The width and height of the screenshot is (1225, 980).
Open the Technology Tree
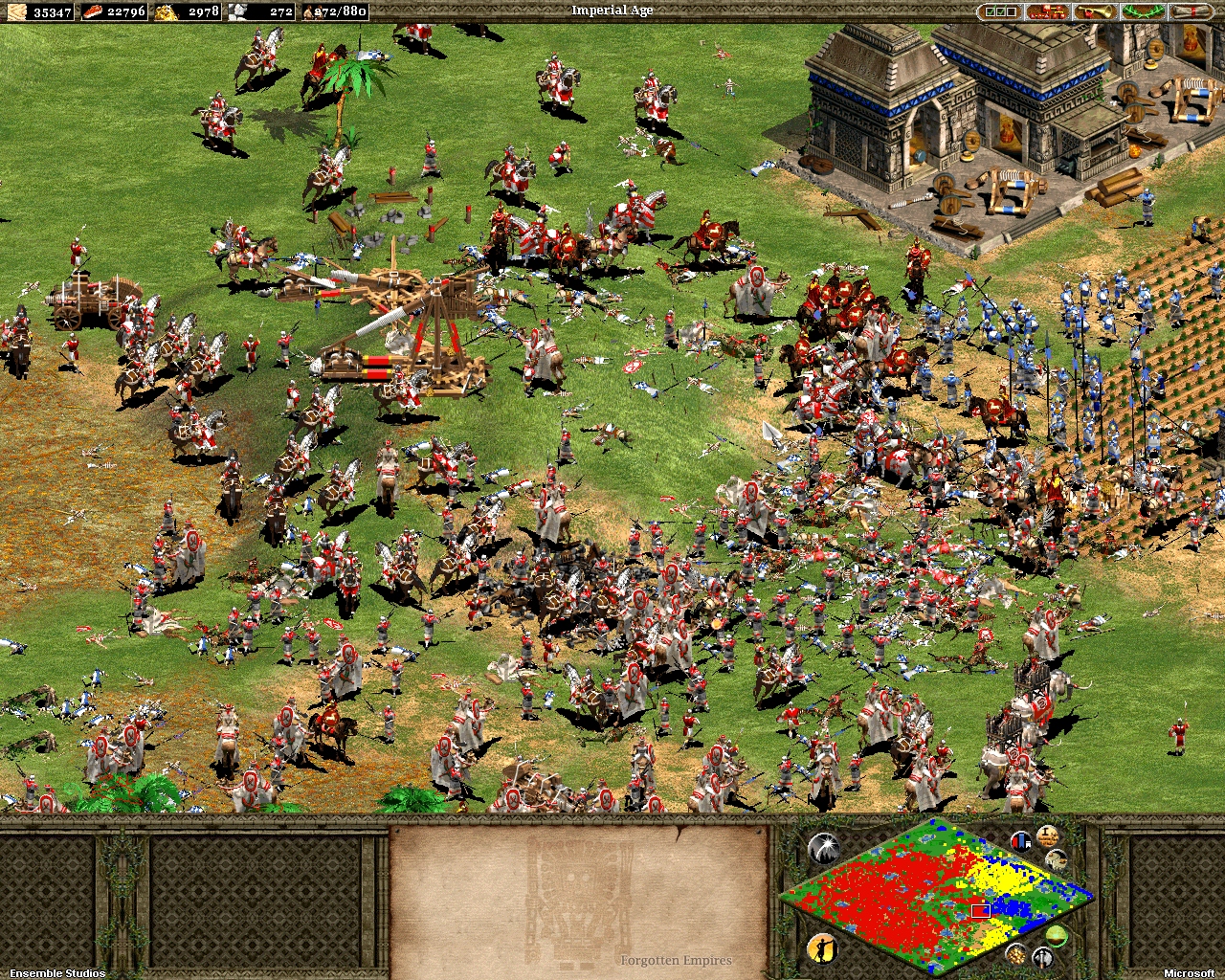click(1048, 11)
